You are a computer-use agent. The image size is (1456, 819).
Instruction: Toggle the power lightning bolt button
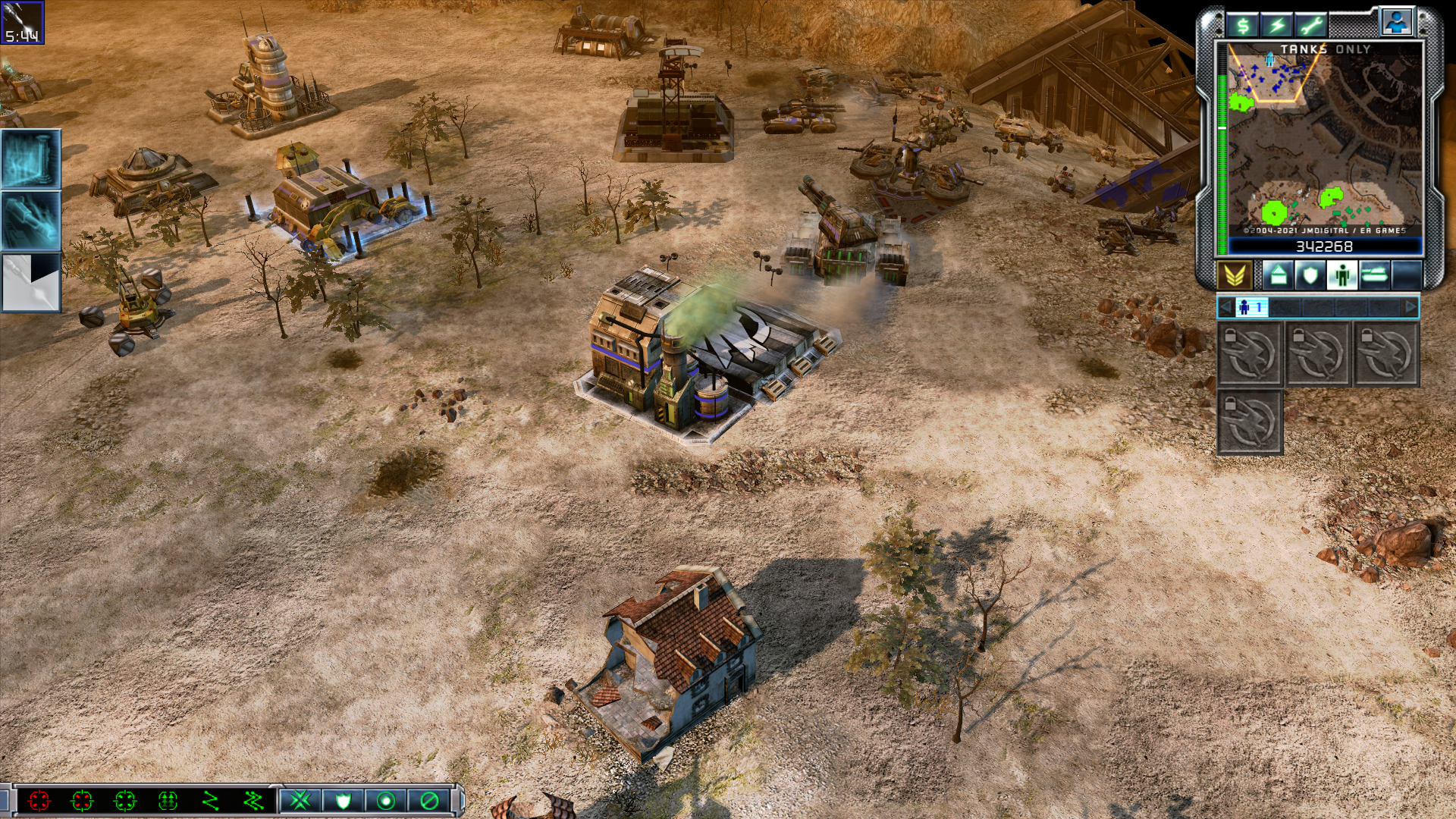[1277, 26]
